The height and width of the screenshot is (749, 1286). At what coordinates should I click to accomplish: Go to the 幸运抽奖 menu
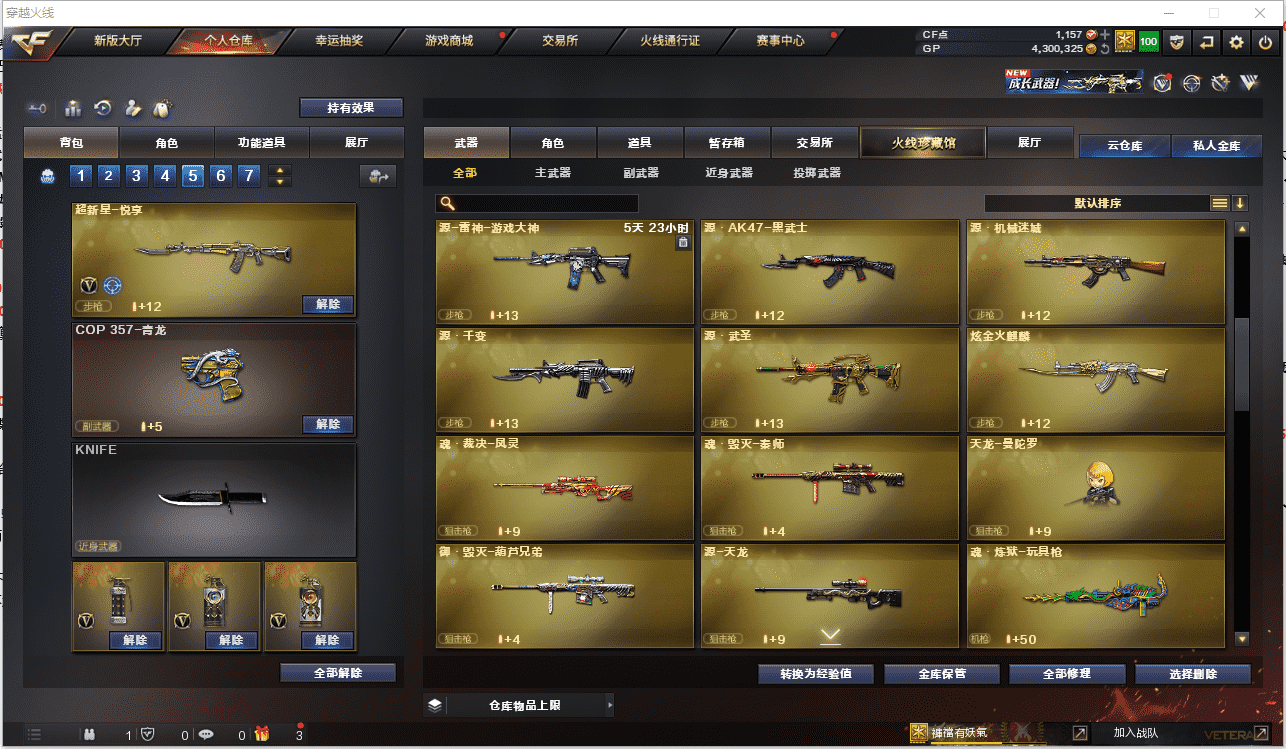coord(339,41)
